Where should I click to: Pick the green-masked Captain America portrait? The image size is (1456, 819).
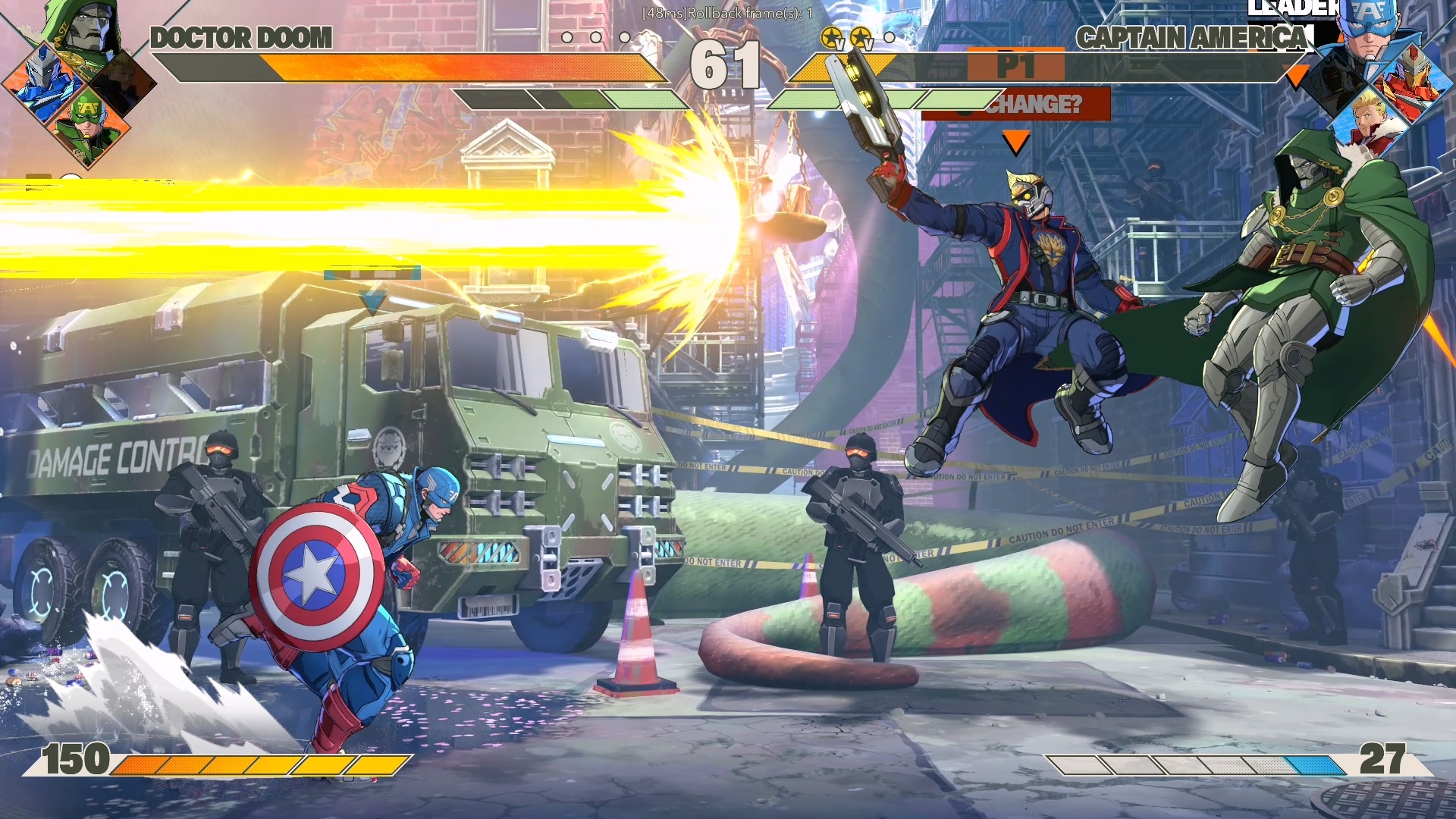tap(87, 125)
